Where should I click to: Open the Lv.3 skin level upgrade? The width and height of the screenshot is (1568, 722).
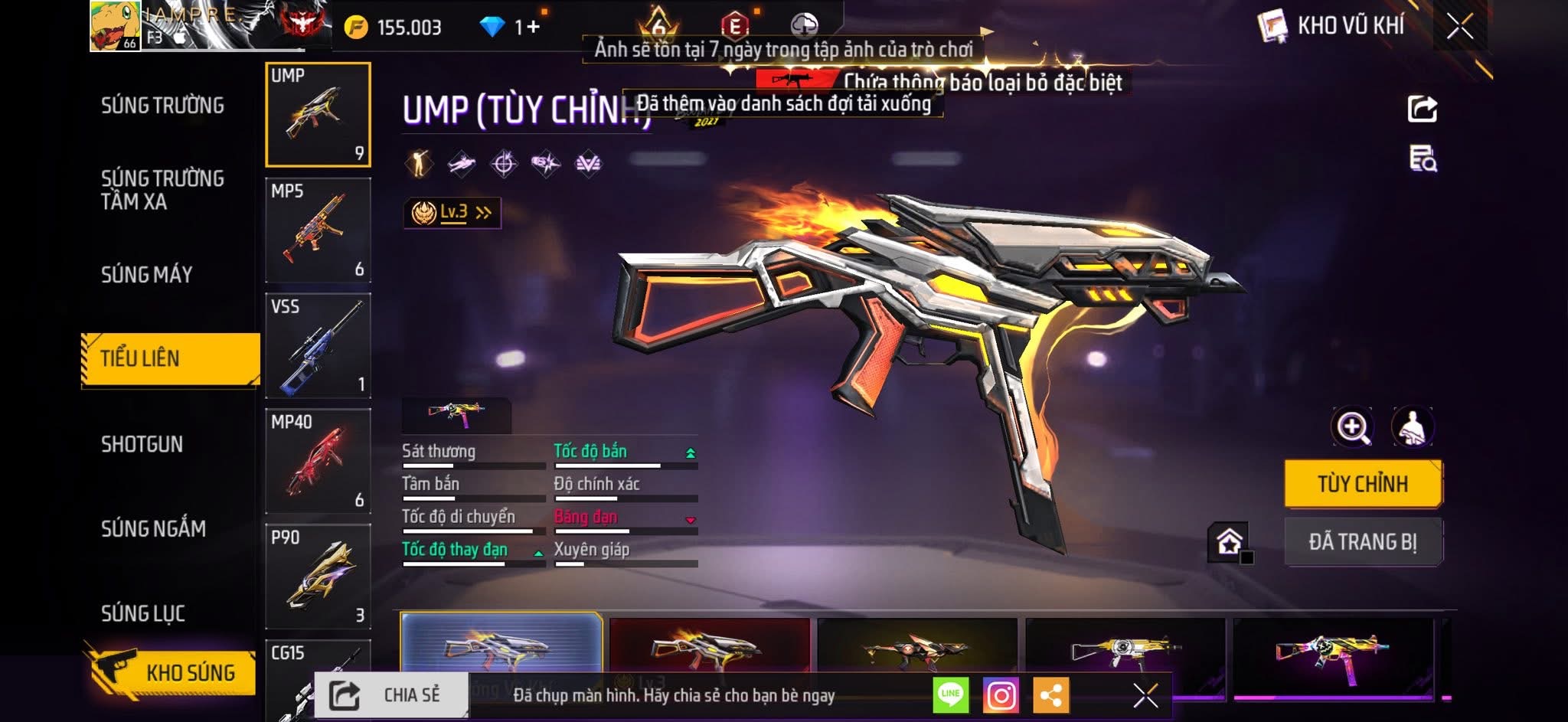point(452,212)
